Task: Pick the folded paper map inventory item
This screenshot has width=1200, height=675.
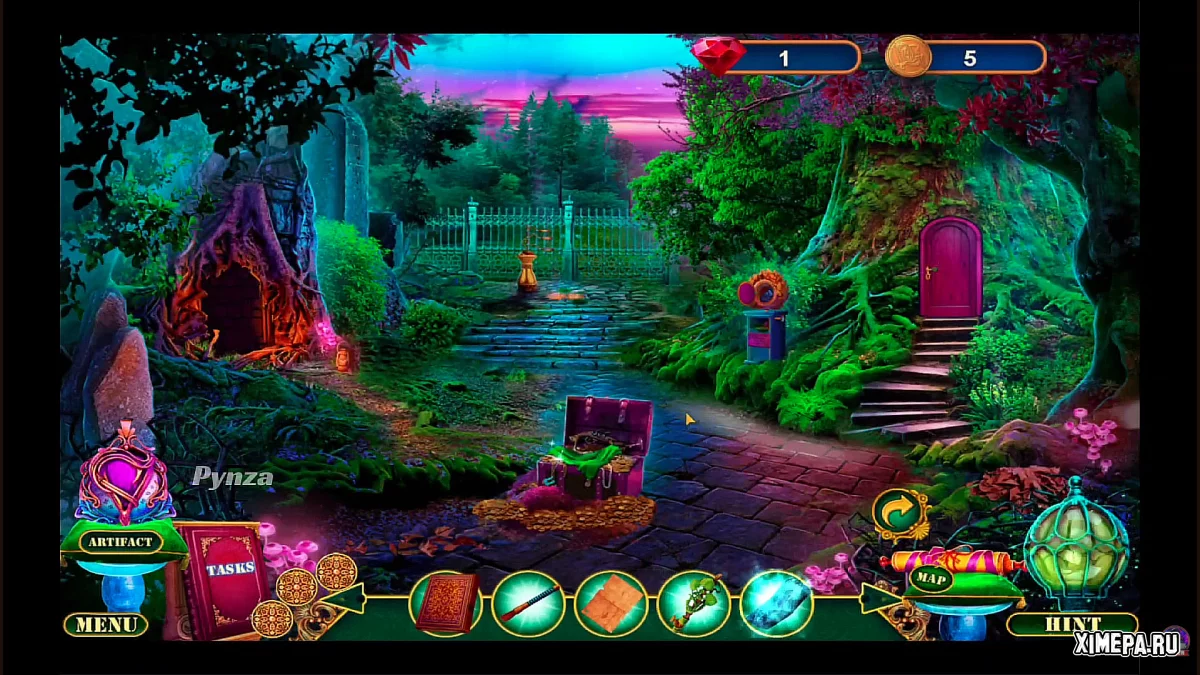Action: [x=610, y=603]
